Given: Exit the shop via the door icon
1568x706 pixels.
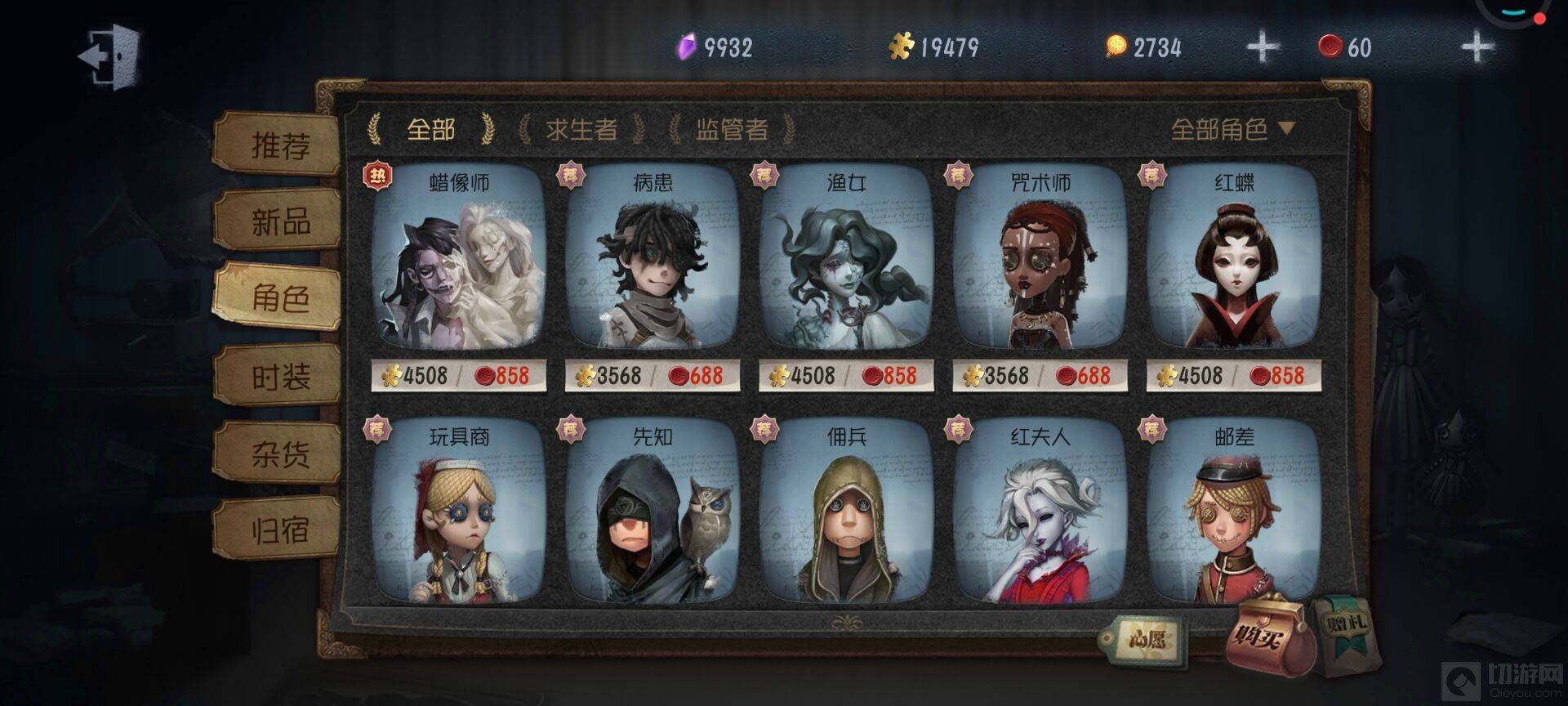Looking at the screenshot, I should coord(110,56).
